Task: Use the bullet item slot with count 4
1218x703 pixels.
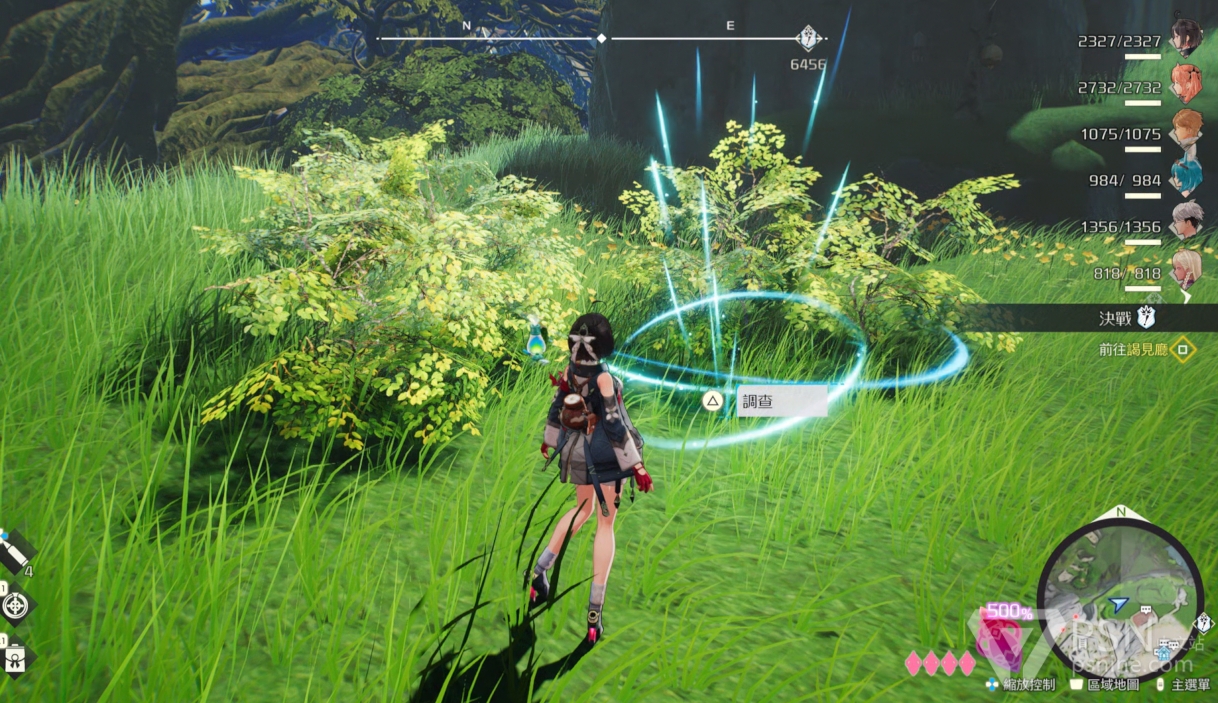Action: (x=15, y=549)
